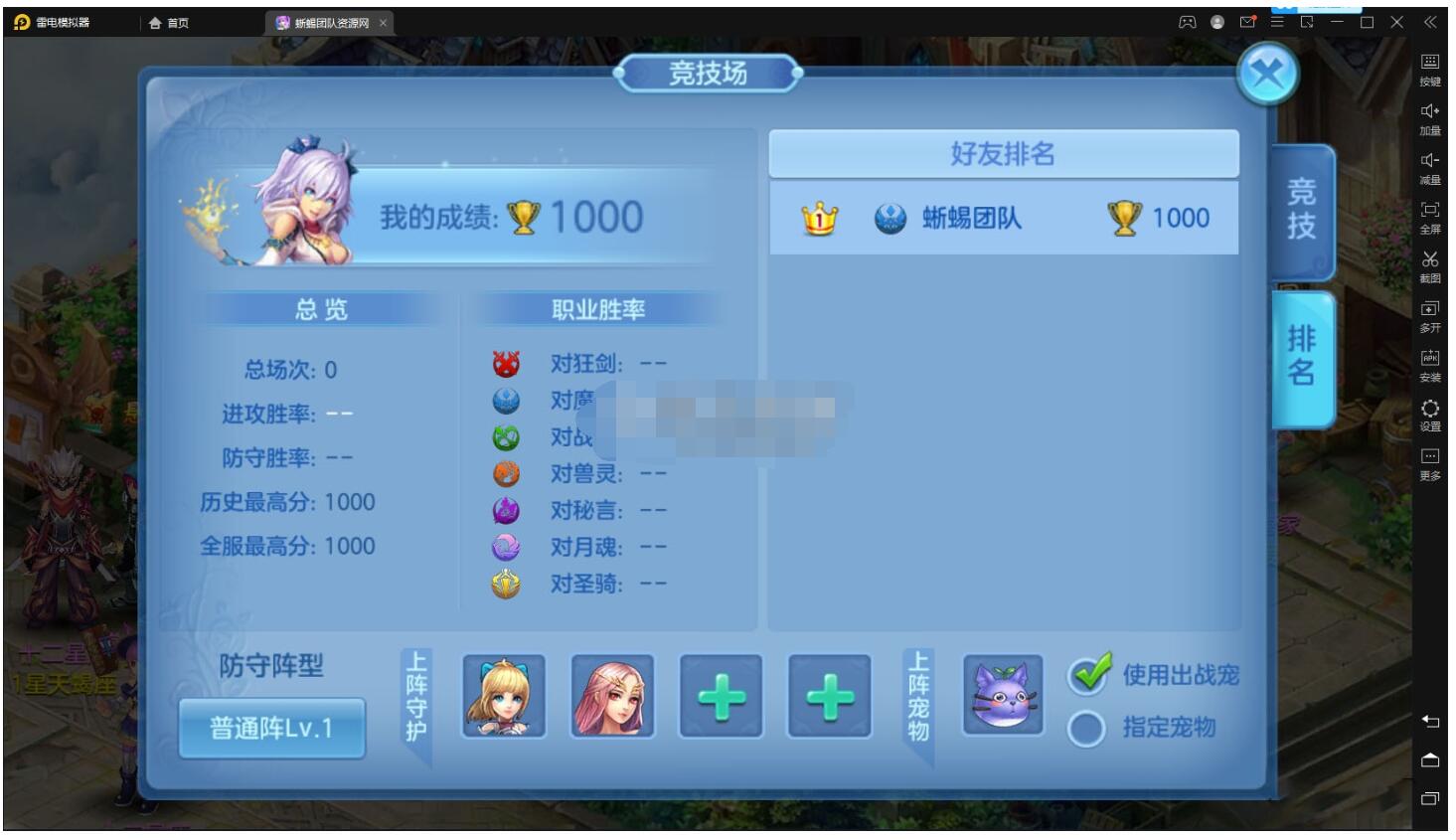Disable 使用出战宠 option
The height and width of the screenshot is (840, 1456).
[1089, 676]
